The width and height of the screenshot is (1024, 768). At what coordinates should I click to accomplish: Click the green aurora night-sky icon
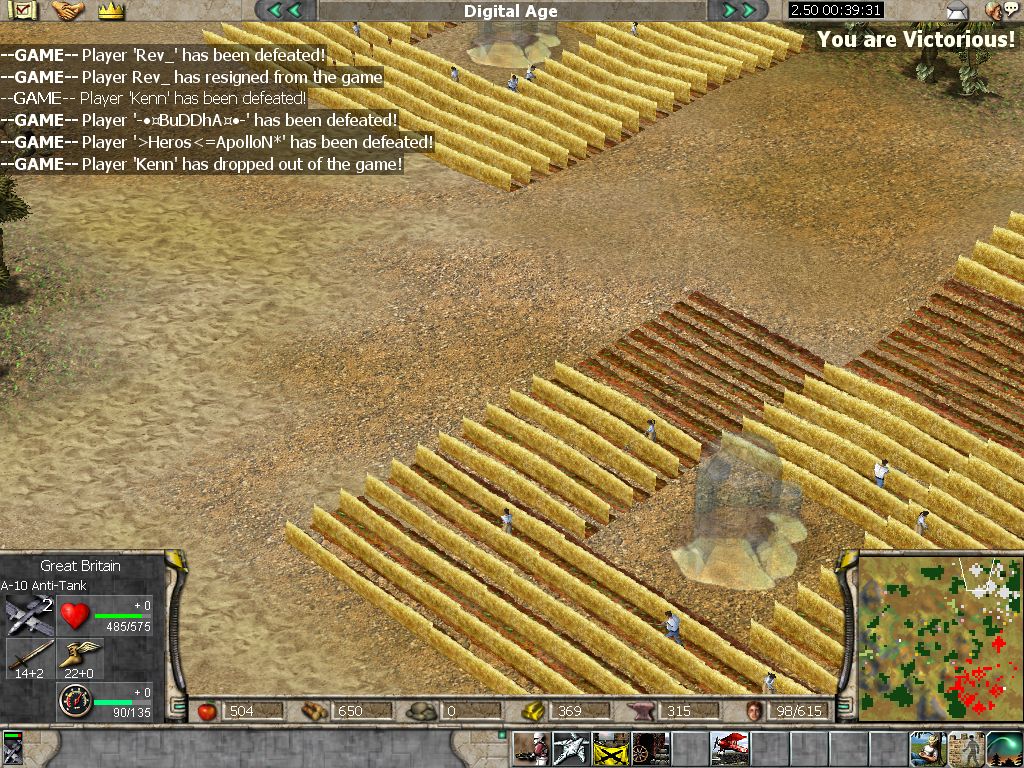1004,748
